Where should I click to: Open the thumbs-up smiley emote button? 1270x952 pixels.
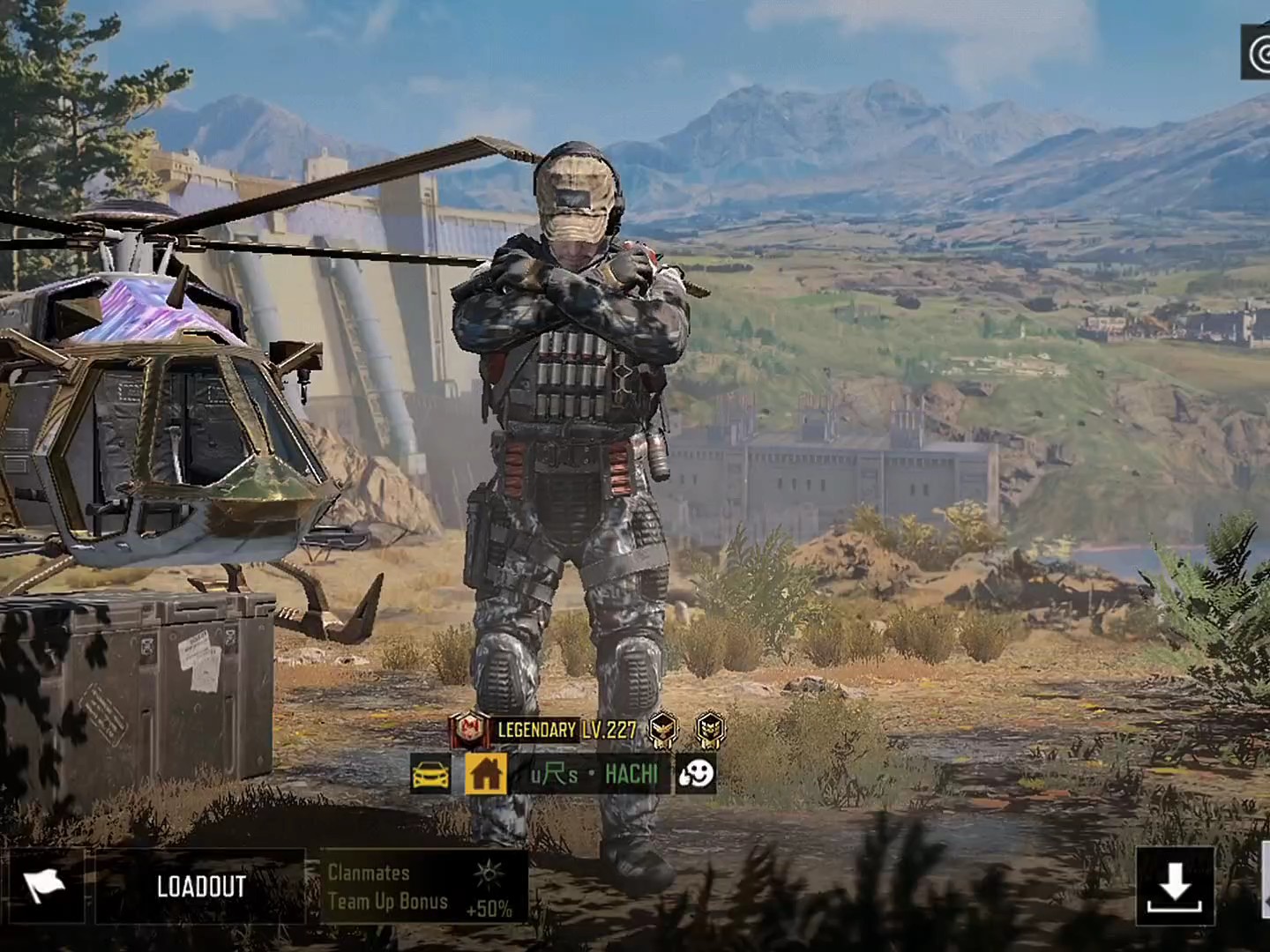tap(695, 774)
